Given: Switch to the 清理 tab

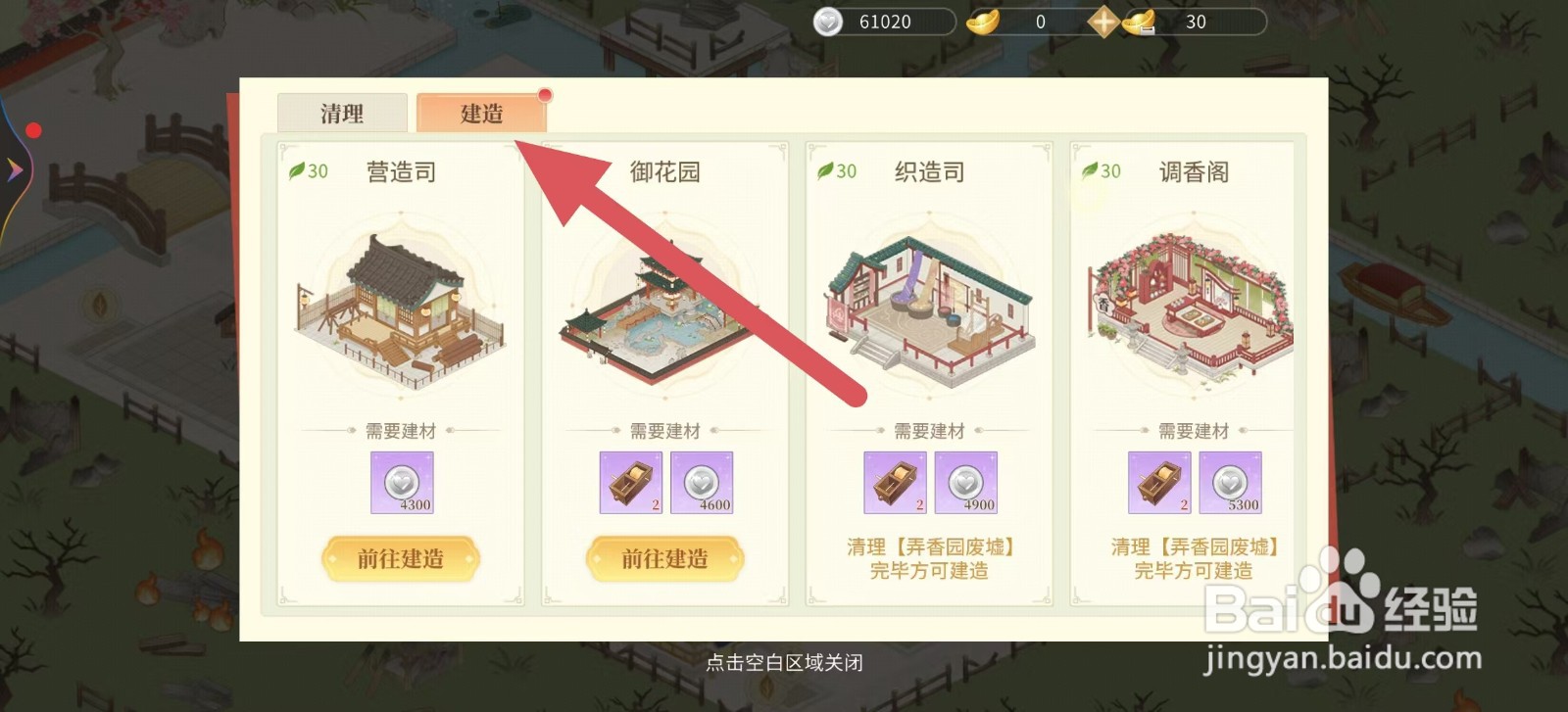Looking at the screenshot, I should point(342,114).
